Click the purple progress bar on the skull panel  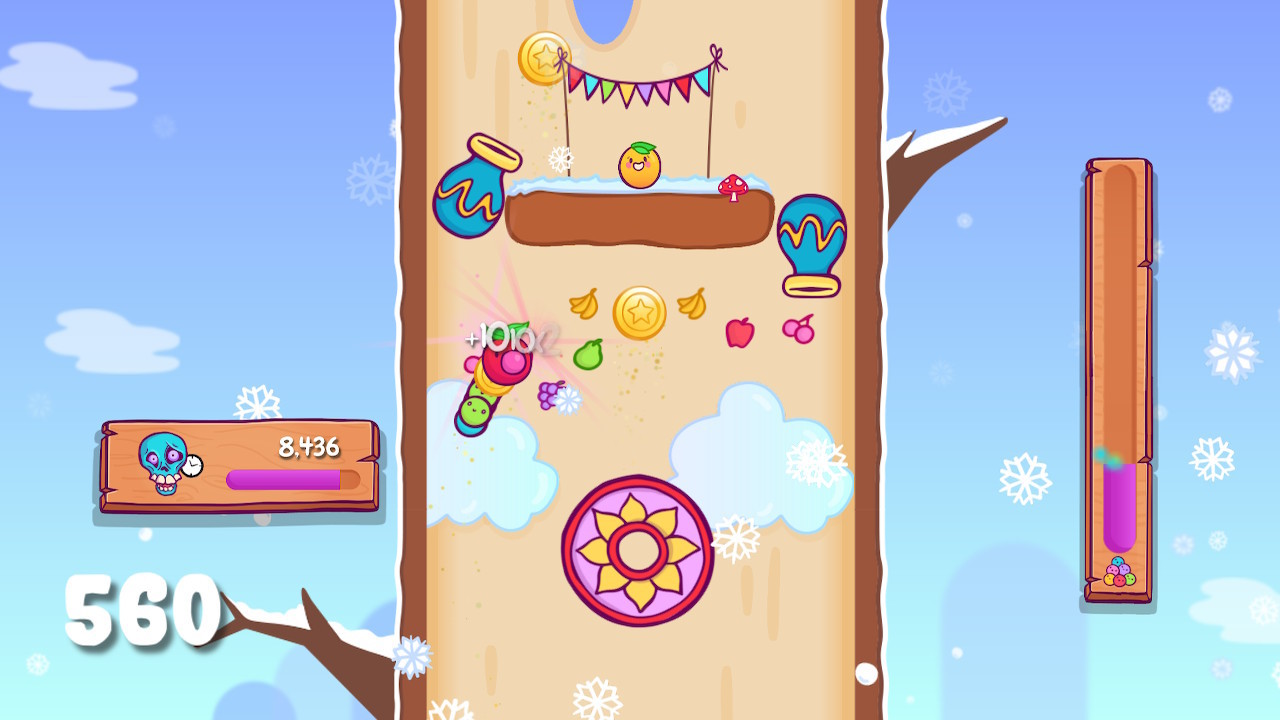click(x=284, y=479)
